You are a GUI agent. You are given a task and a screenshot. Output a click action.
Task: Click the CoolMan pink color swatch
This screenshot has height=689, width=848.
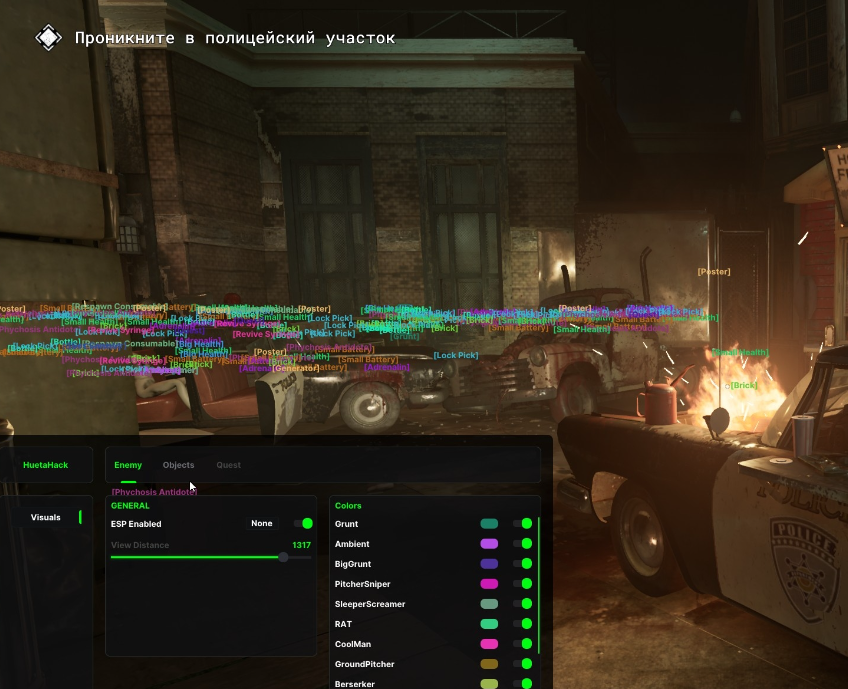pos(489,643)
